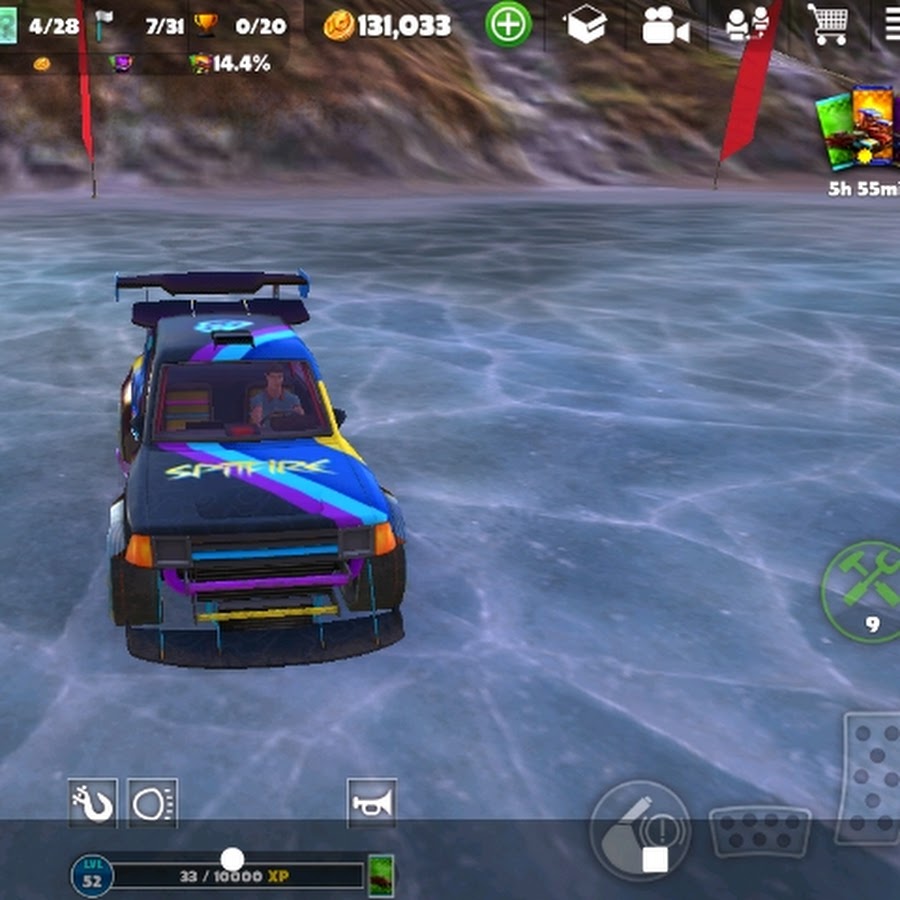Open the video camera menu
The height and width of the screenshot is (900, 900).
(x=665, y=26)
